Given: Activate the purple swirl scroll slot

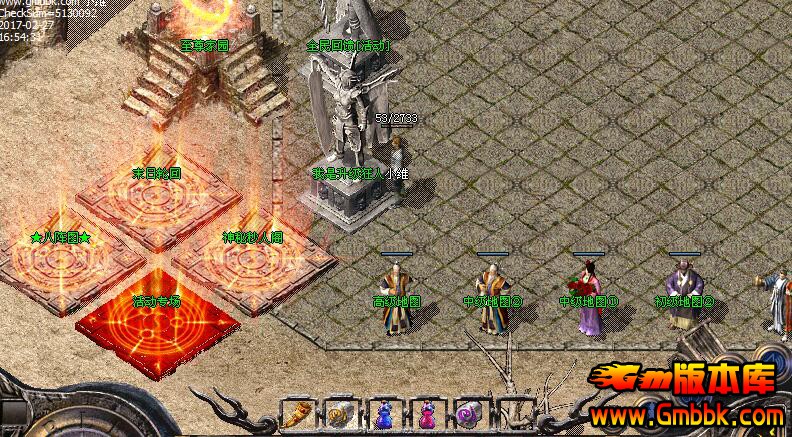Looking at the screenshot, I should pyautogui.click(x=469, y=413).
